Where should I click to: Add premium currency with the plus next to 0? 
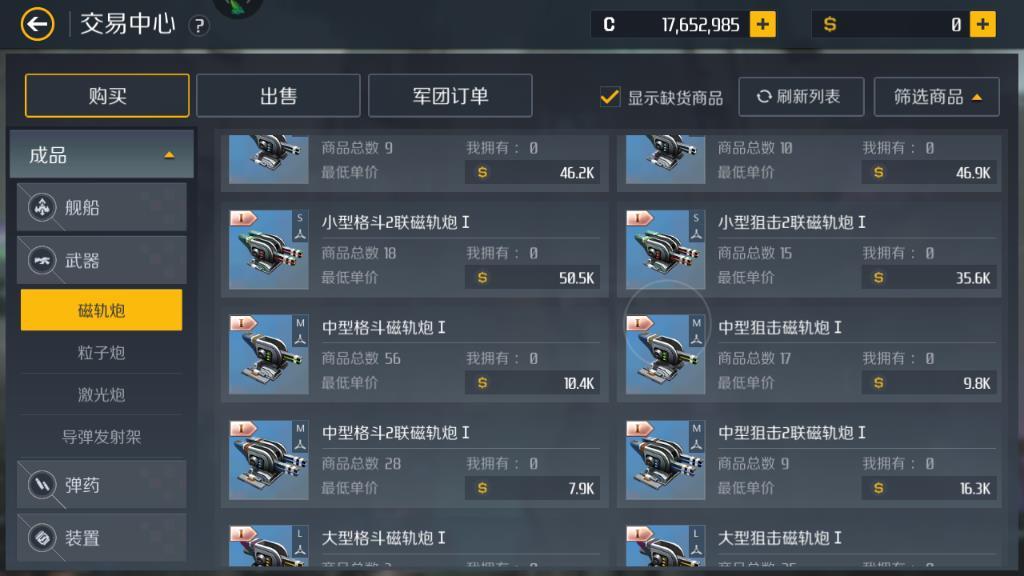point(983,25)
